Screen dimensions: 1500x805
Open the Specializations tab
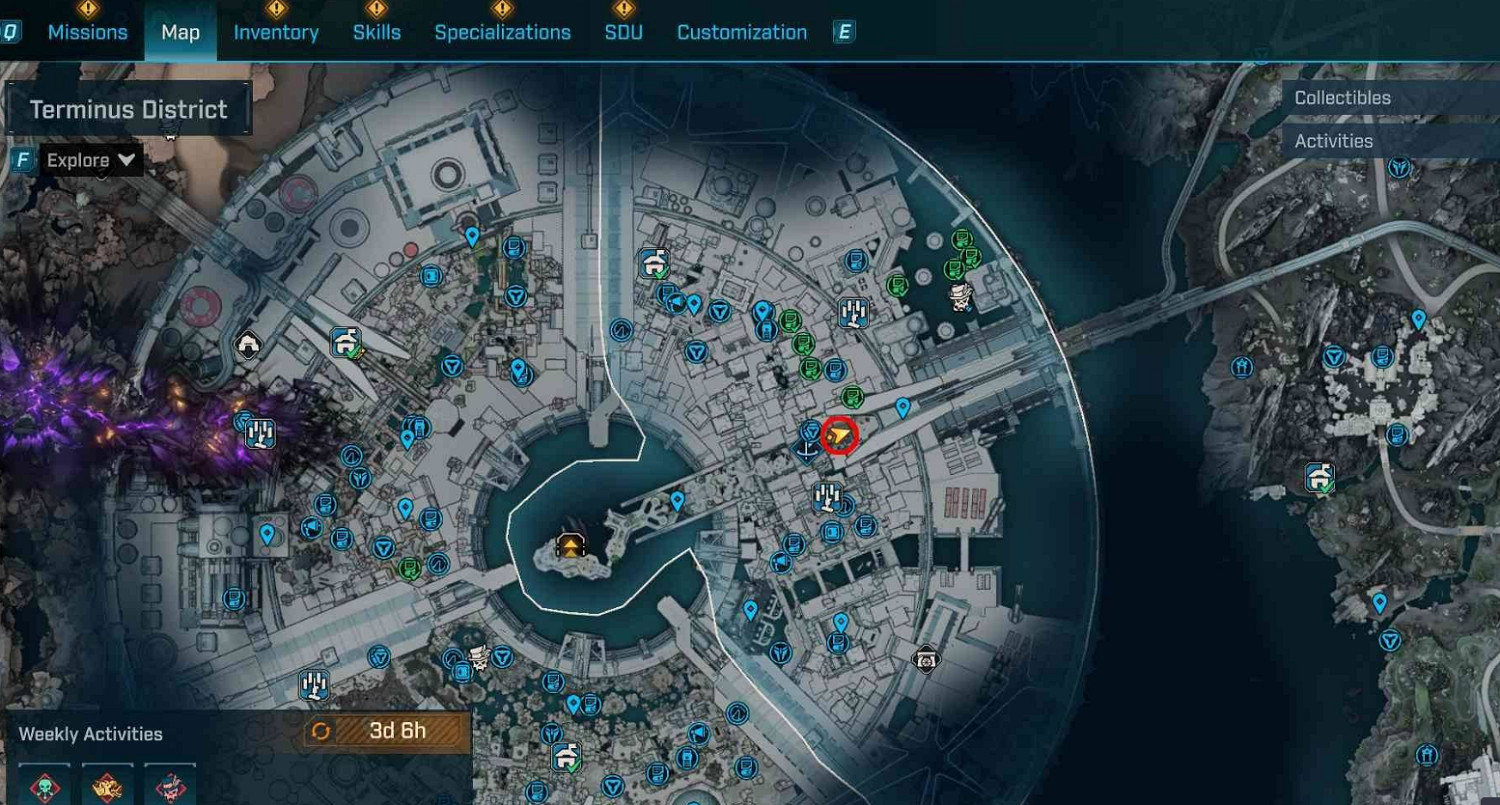503,31
